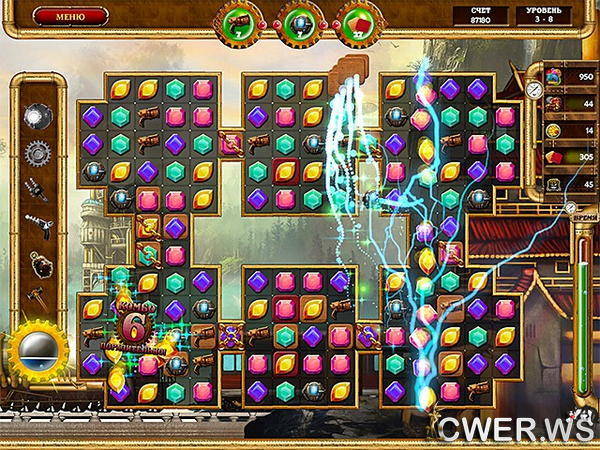Choose the gear power-up tool
The height and width of the screenshot is (450, 600).
[x=38, y=153]
